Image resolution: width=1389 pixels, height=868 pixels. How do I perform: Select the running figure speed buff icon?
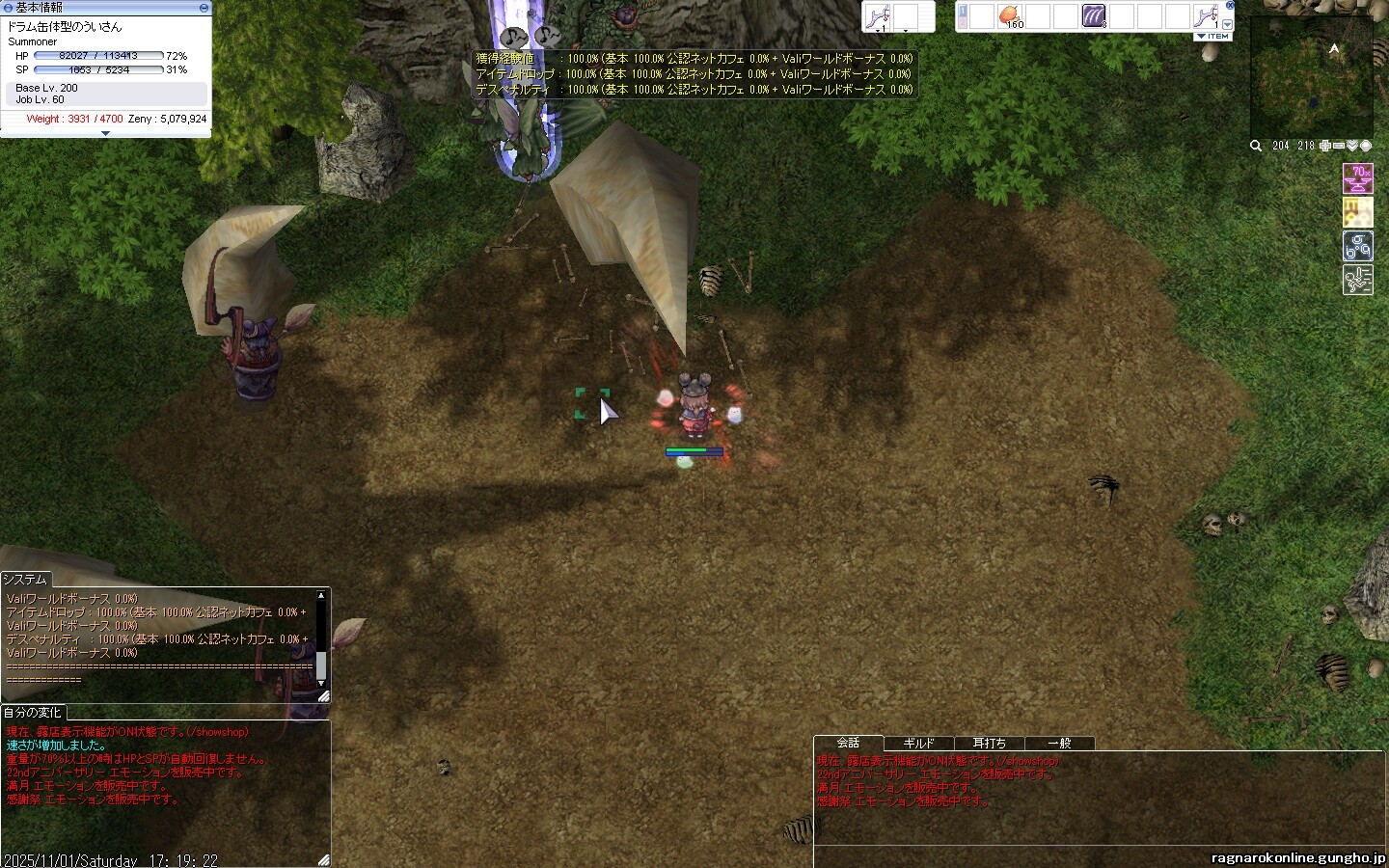(x=1358, y=281)
